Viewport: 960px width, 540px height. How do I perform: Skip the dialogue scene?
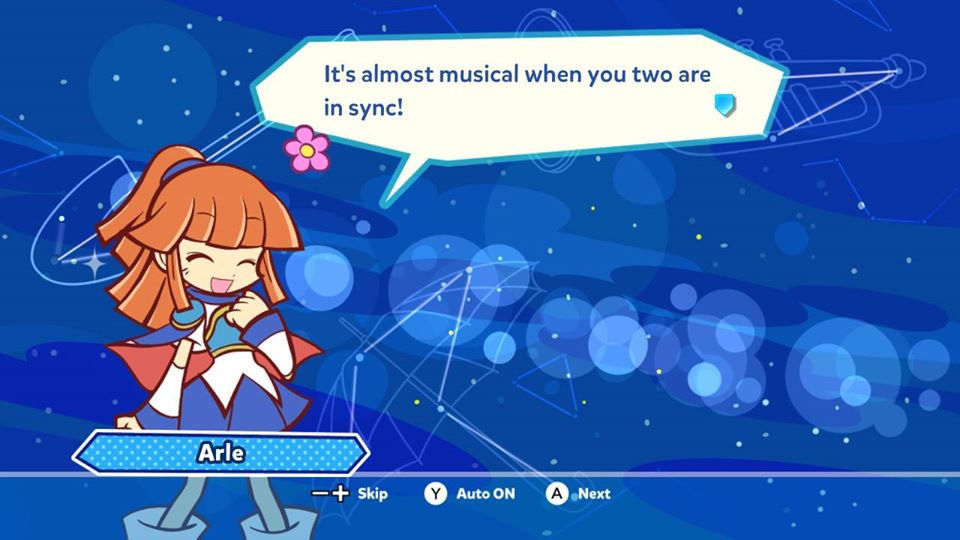point(350,493)
